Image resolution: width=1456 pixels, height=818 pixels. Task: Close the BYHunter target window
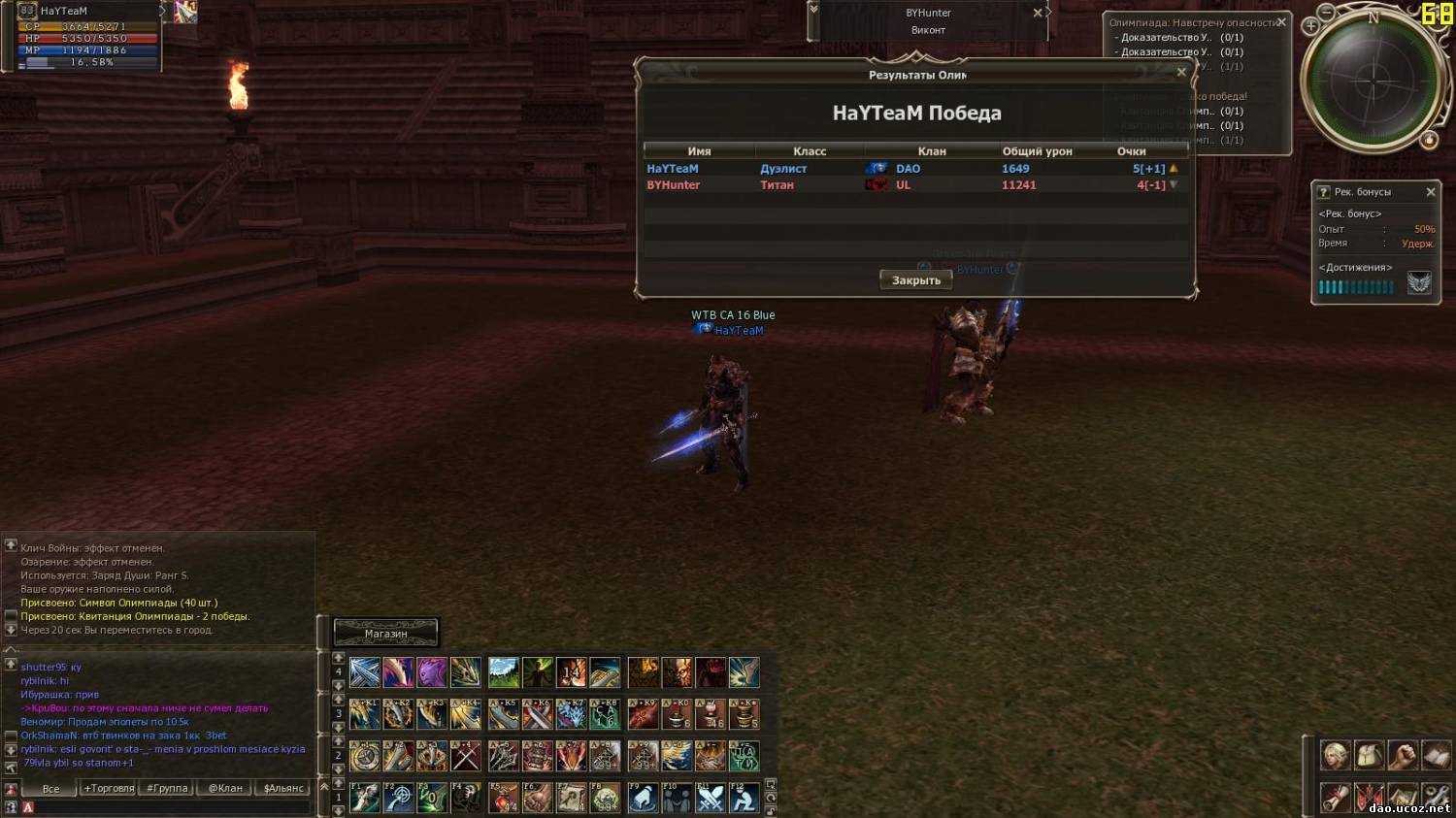click(x=1038, y=13)
